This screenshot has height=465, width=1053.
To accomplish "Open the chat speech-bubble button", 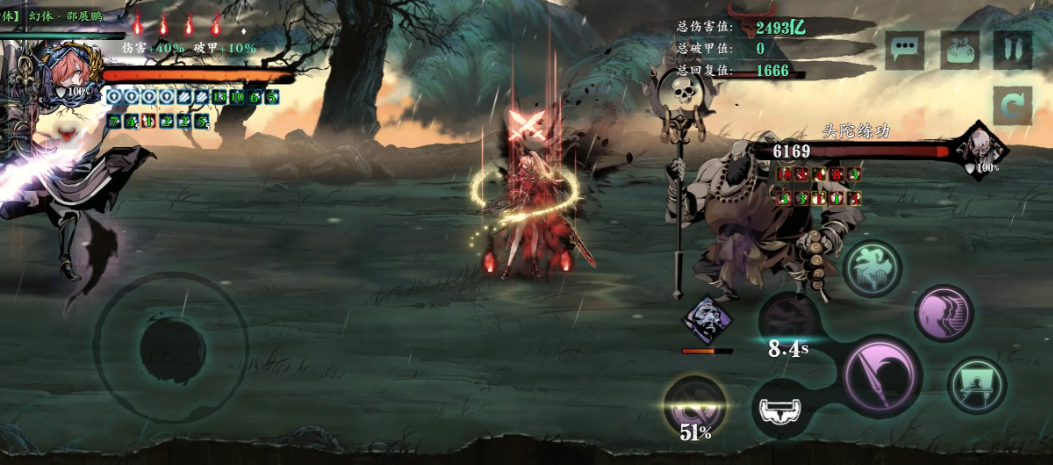I will coord(905,49).
